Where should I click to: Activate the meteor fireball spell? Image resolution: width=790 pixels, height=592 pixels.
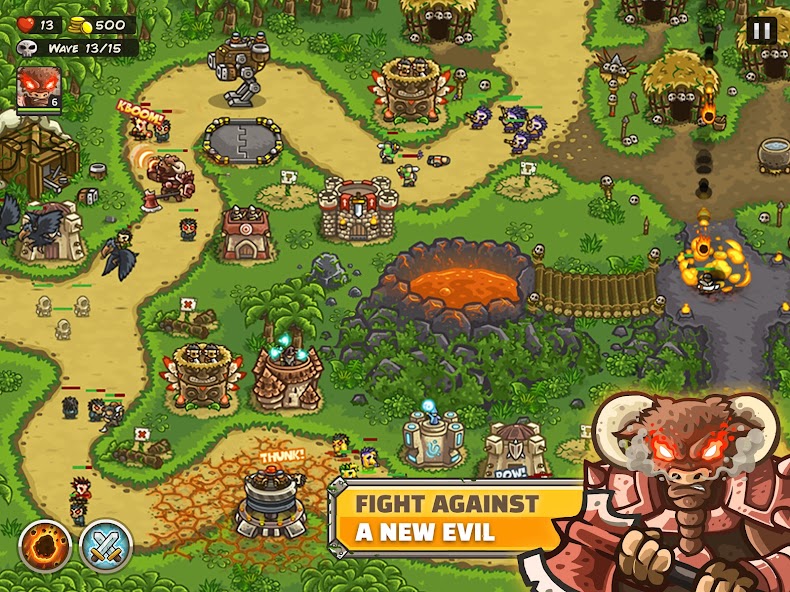pos(45,545)
